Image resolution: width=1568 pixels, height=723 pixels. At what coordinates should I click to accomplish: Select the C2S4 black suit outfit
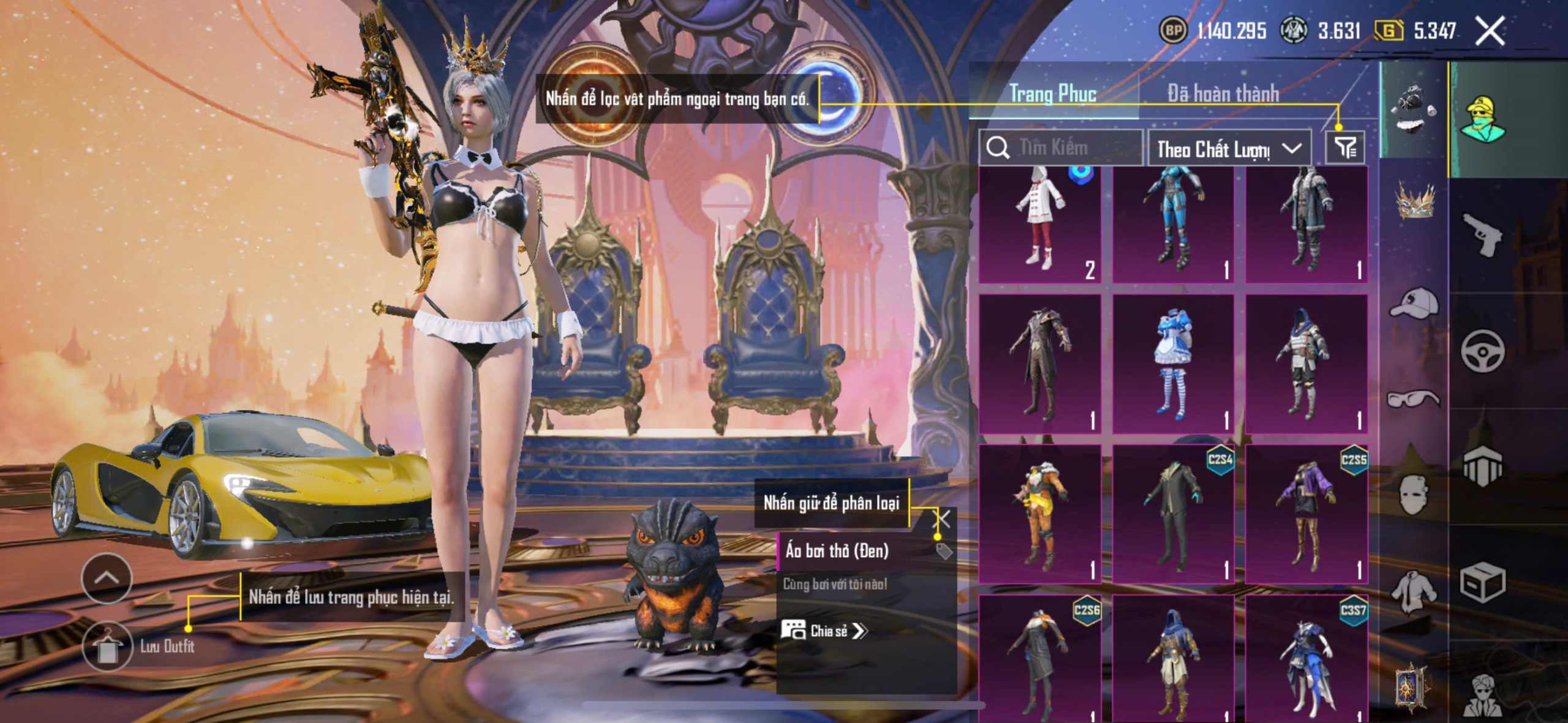click(1172, 513)
